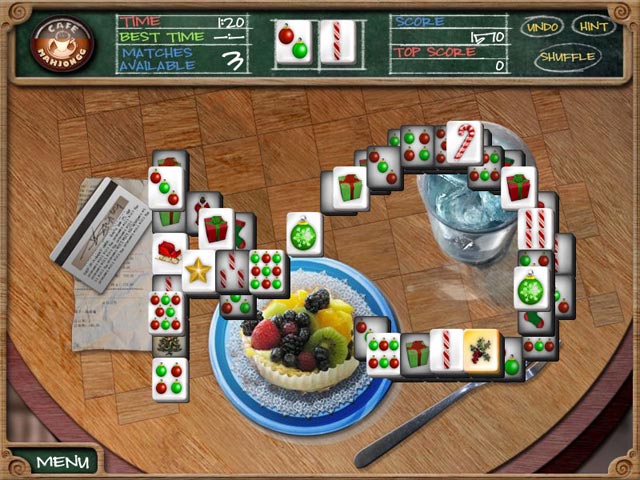The height and width of the screenshot is (480, 640).
Task: Open the Menu
Action: (x=62, y=462)
